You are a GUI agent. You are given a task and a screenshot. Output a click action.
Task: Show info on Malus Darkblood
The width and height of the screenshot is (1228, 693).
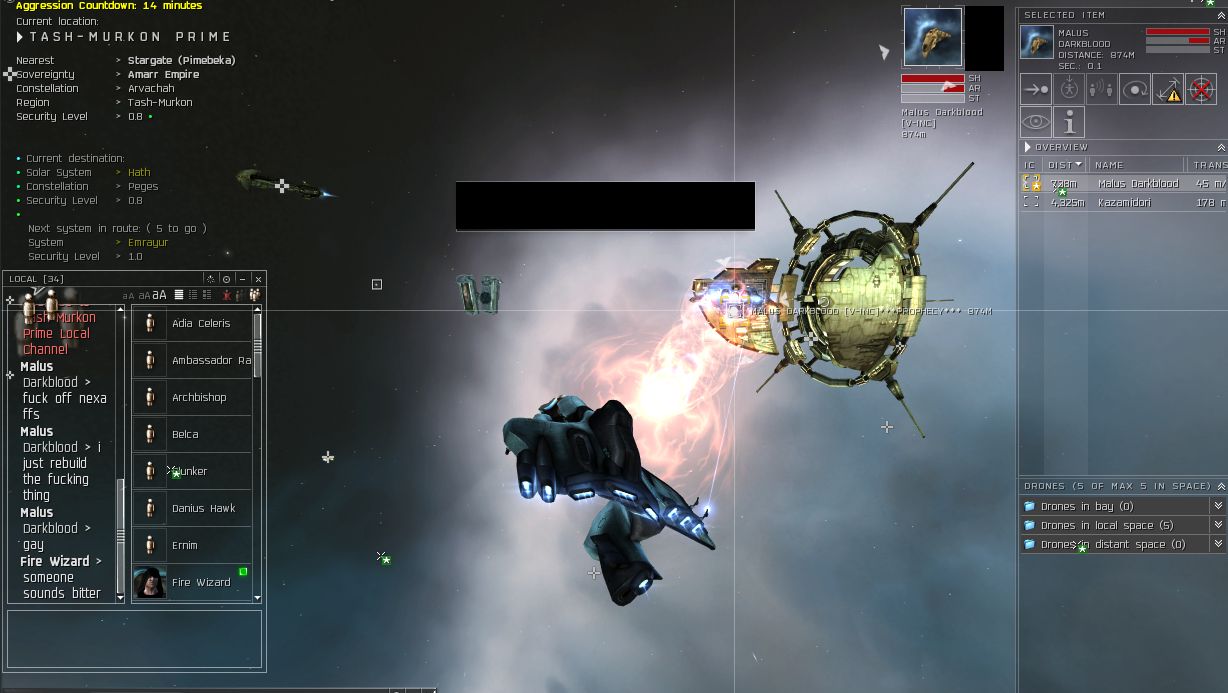1068,122
